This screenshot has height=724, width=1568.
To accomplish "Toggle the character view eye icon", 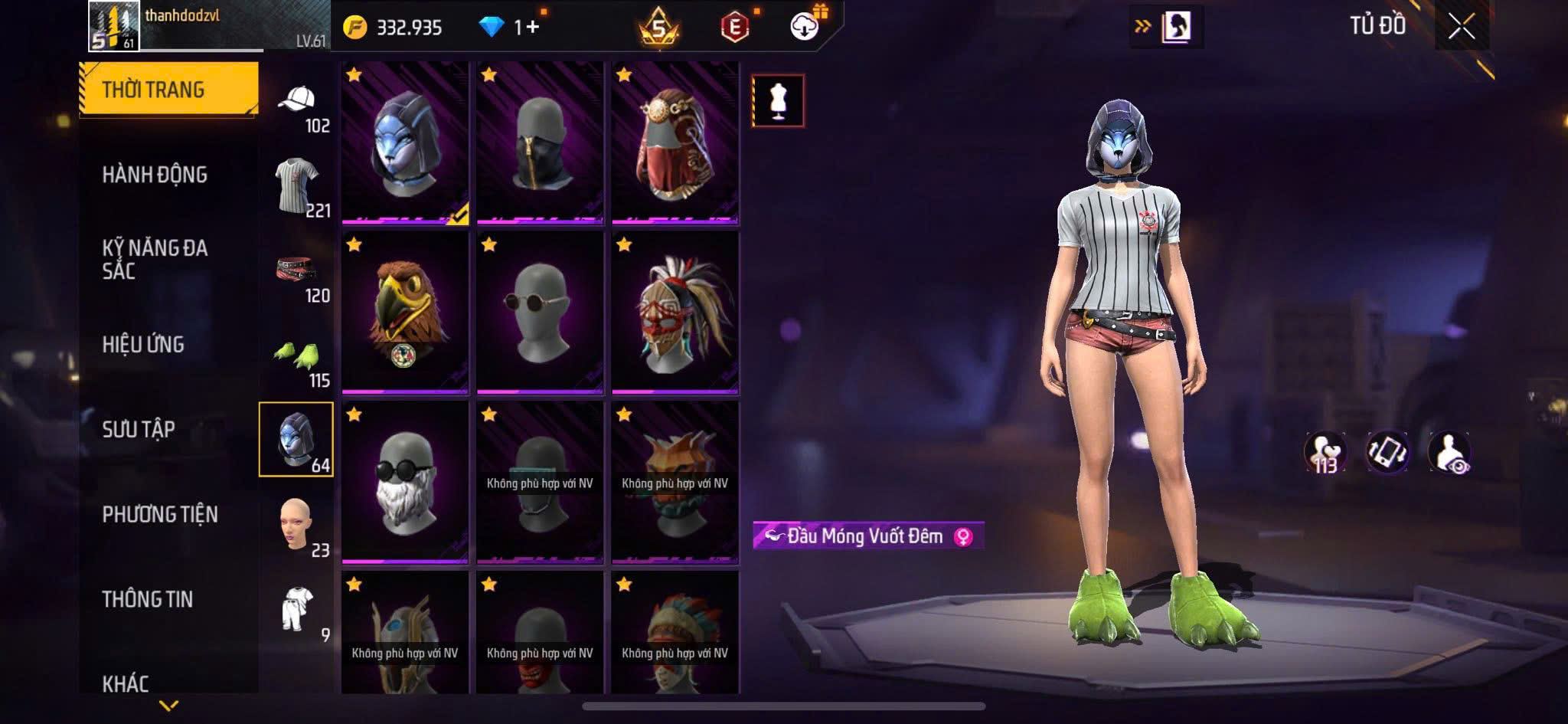I will [x=1449, y=452].
